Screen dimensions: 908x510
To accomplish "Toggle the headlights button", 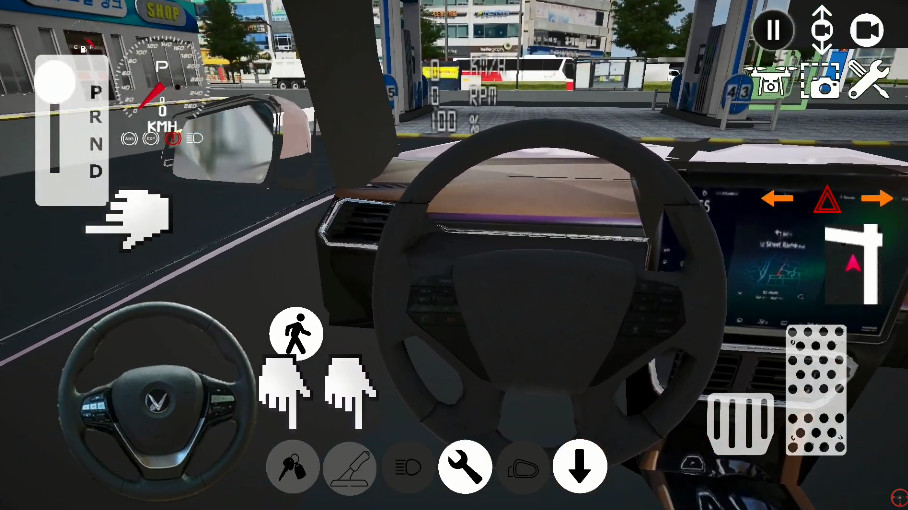I will click(x=408, y=467).
